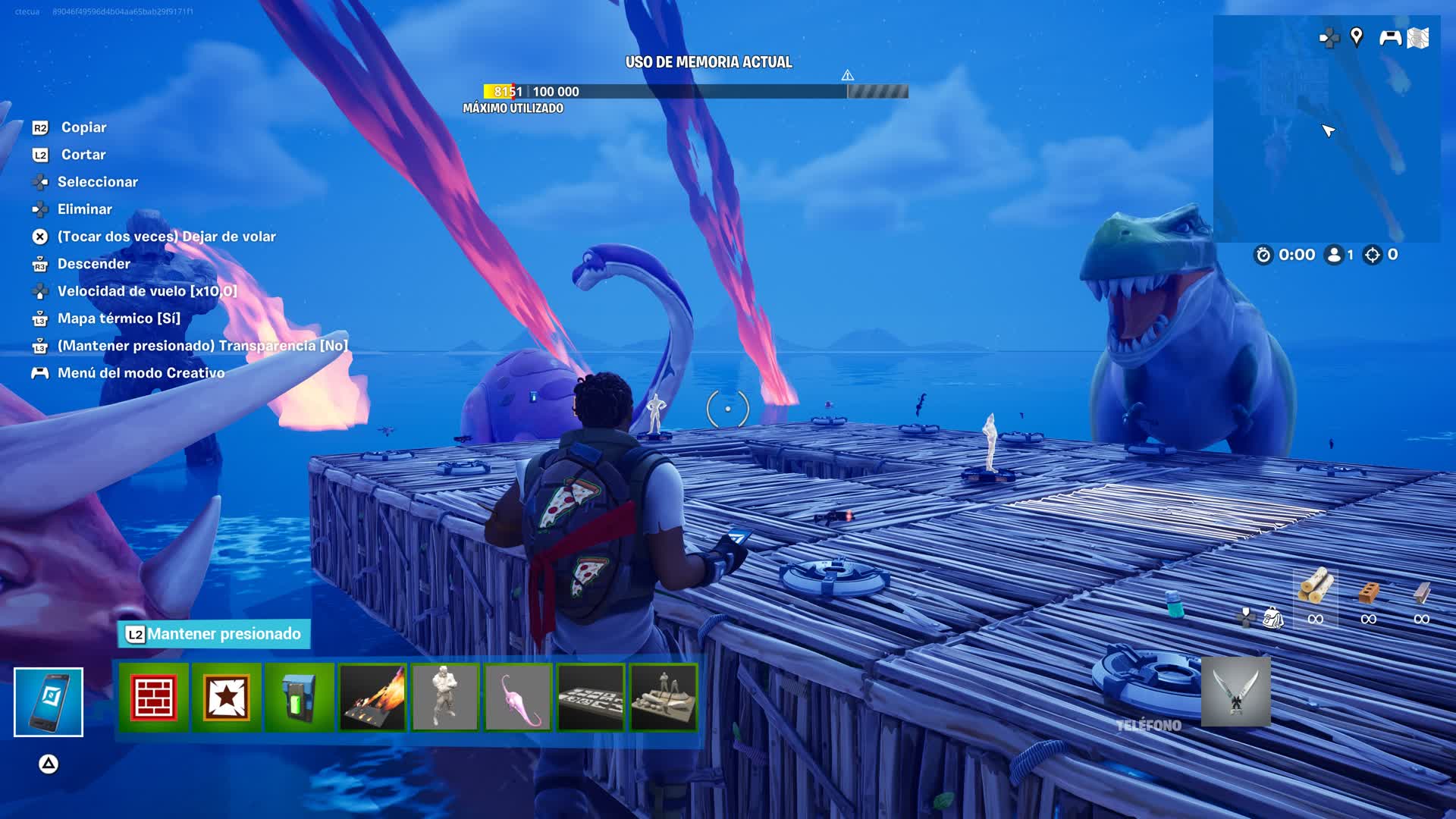Click the memory warning triangle marker

coord(848,75)
